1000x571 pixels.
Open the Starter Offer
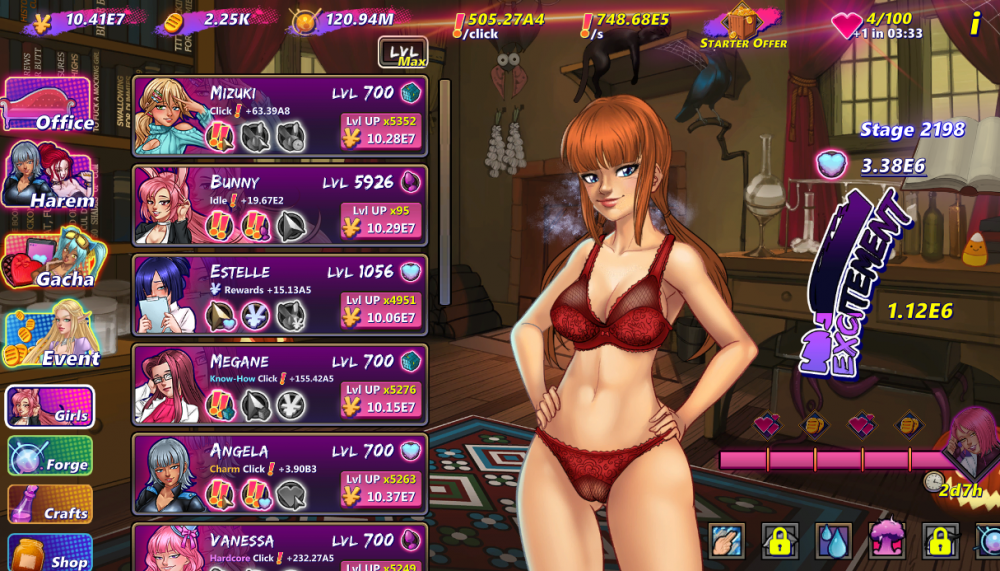[743, 26]
